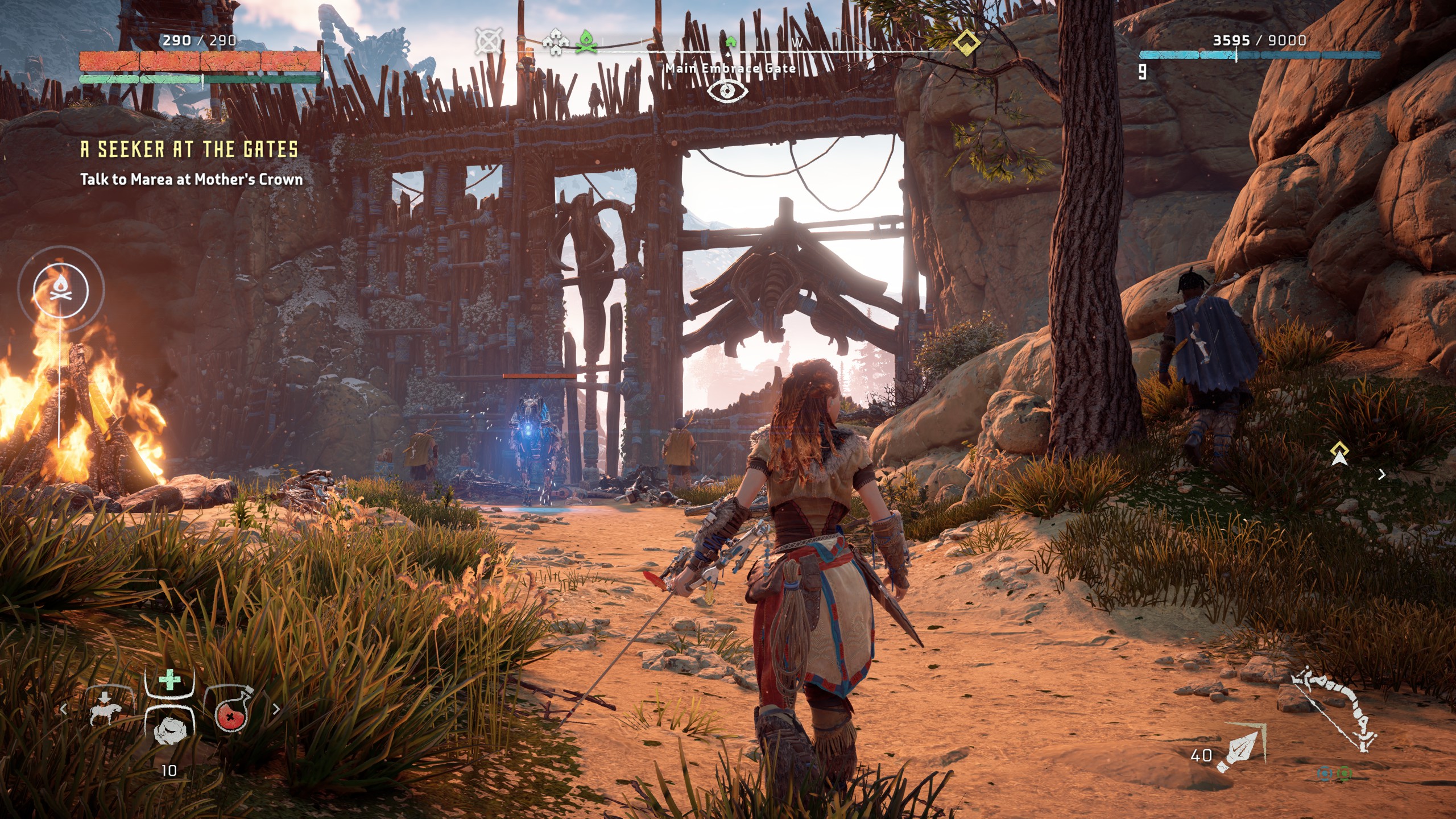Click the yellow quest waypoint arrow marker
This screenshot has width=1456, height=819.
1339,454
